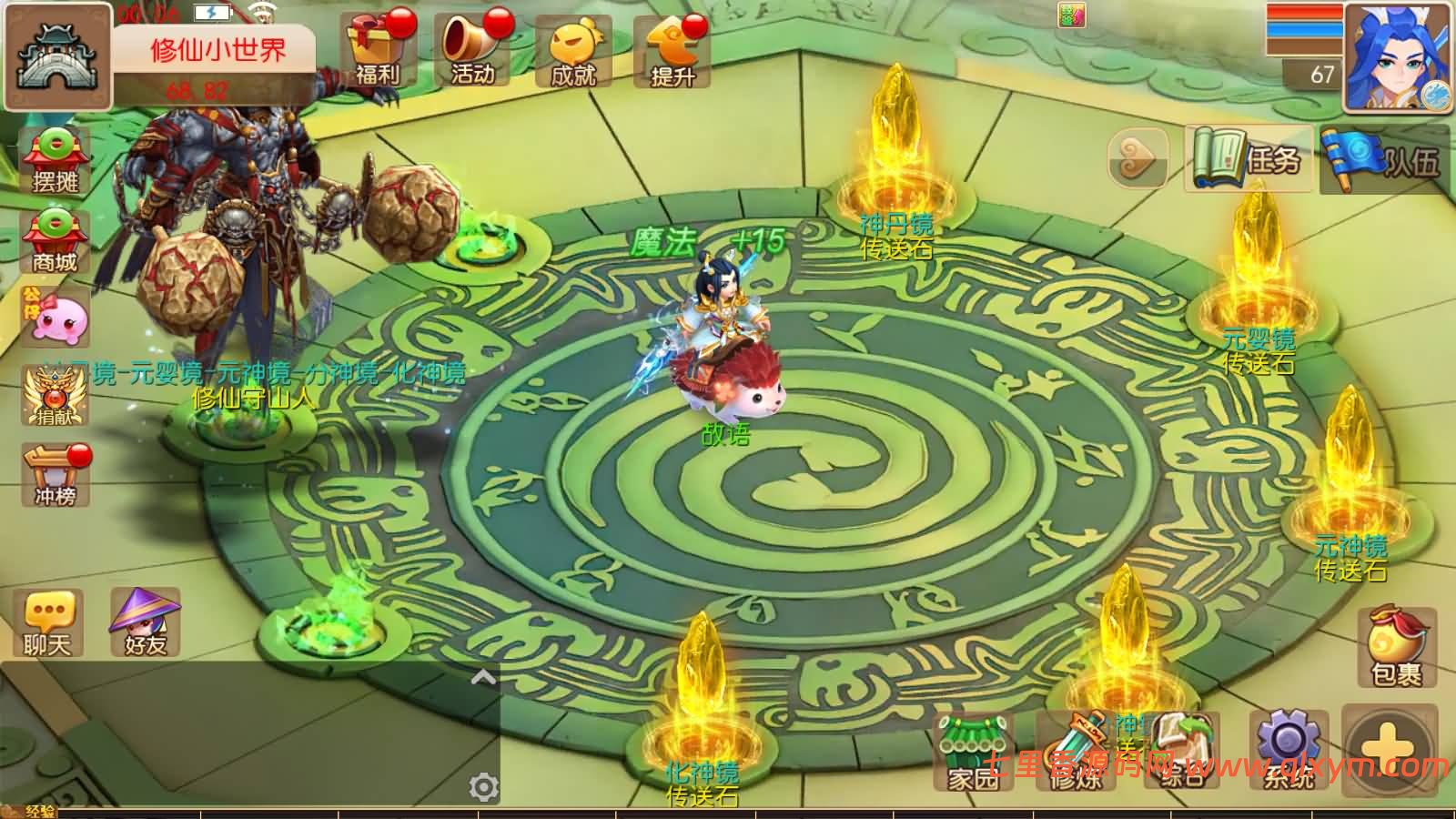The image size is (1456, 819).
Task: Open the 包裹 inventory bag
Action: tap(1396, 646)
